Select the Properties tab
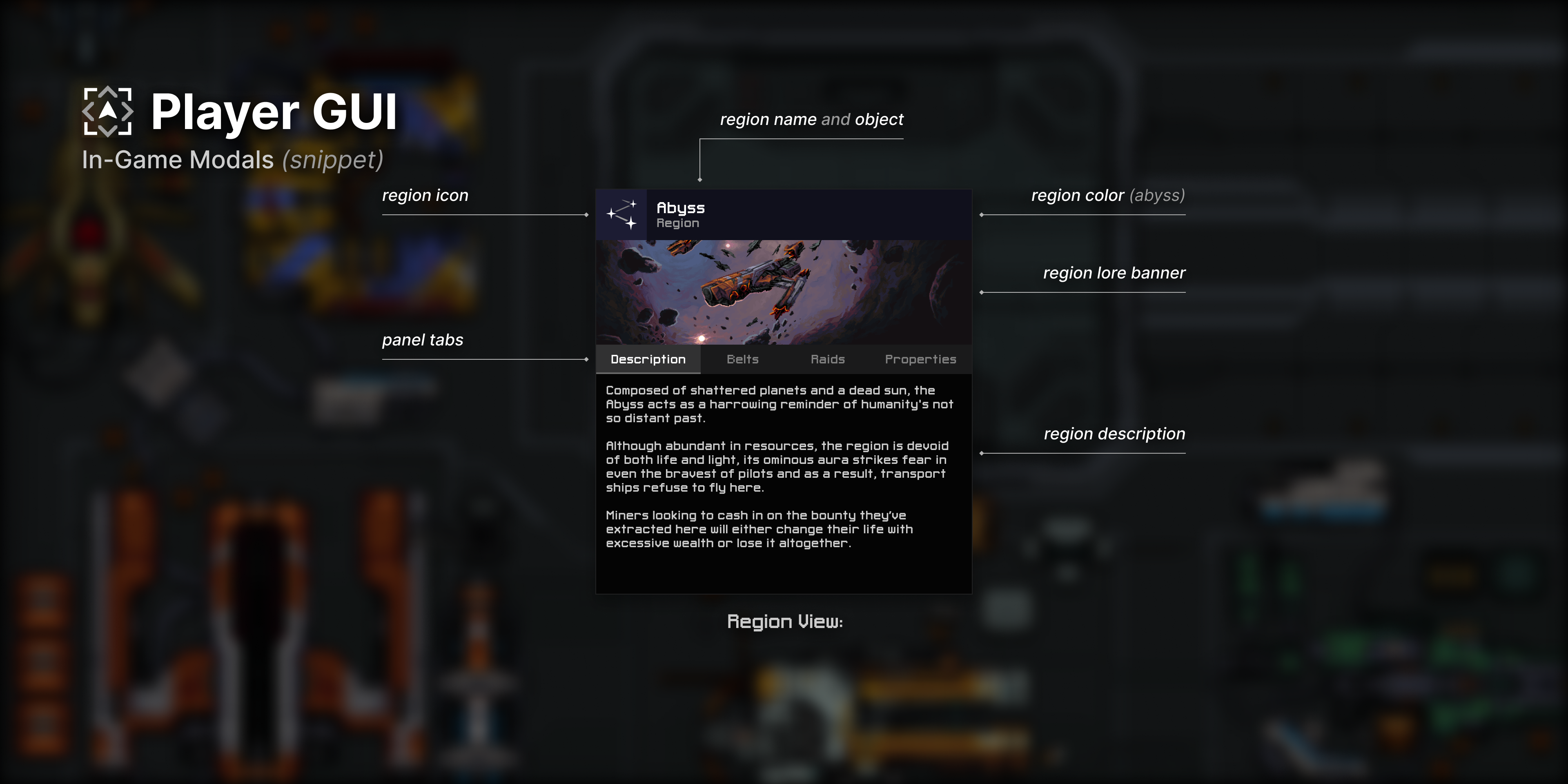1568x784 pixels. (920, 359)
